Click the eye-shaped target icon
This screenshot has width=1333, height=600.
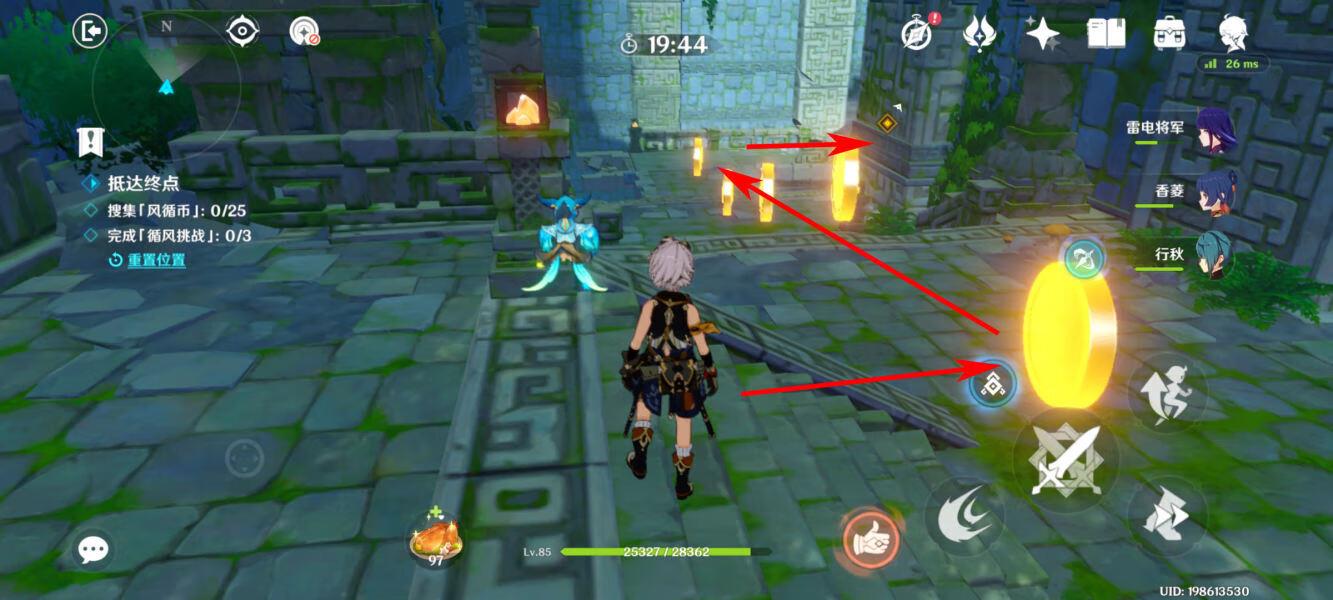pos(242,31)
